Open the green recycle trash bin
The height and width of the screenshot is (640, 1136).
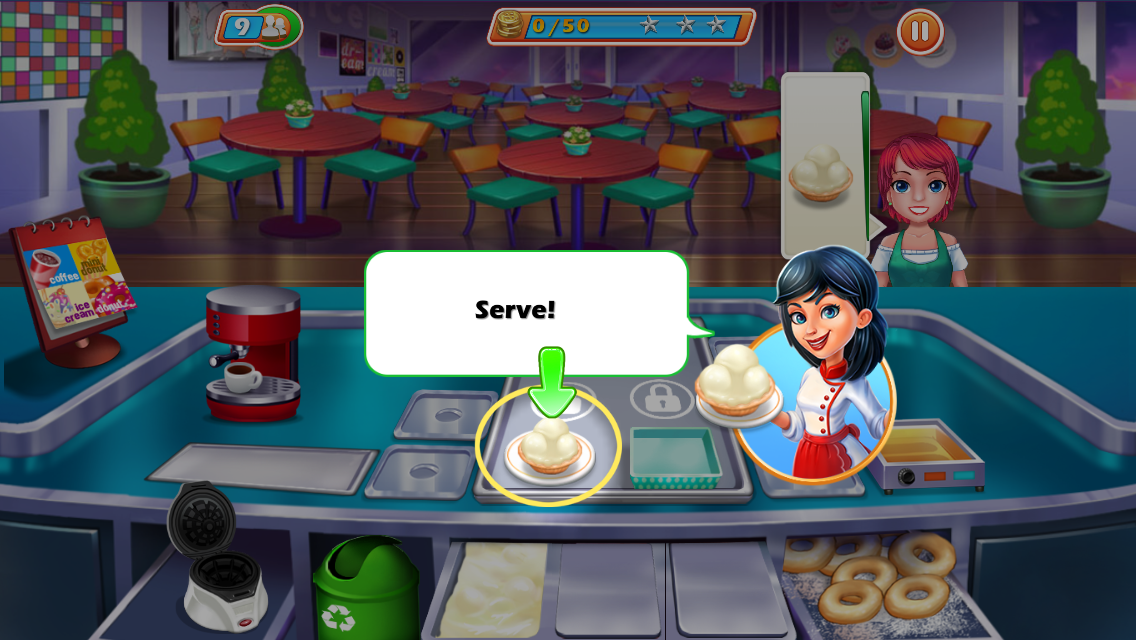click(366, 588)
